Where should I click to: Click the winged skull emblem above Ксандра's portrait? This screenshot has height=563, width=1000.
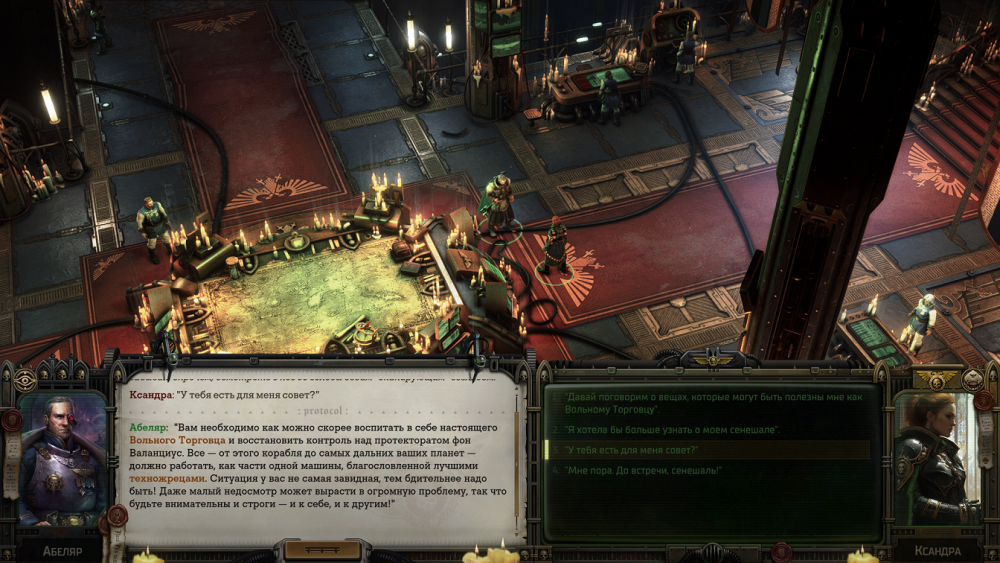(937, 380)
